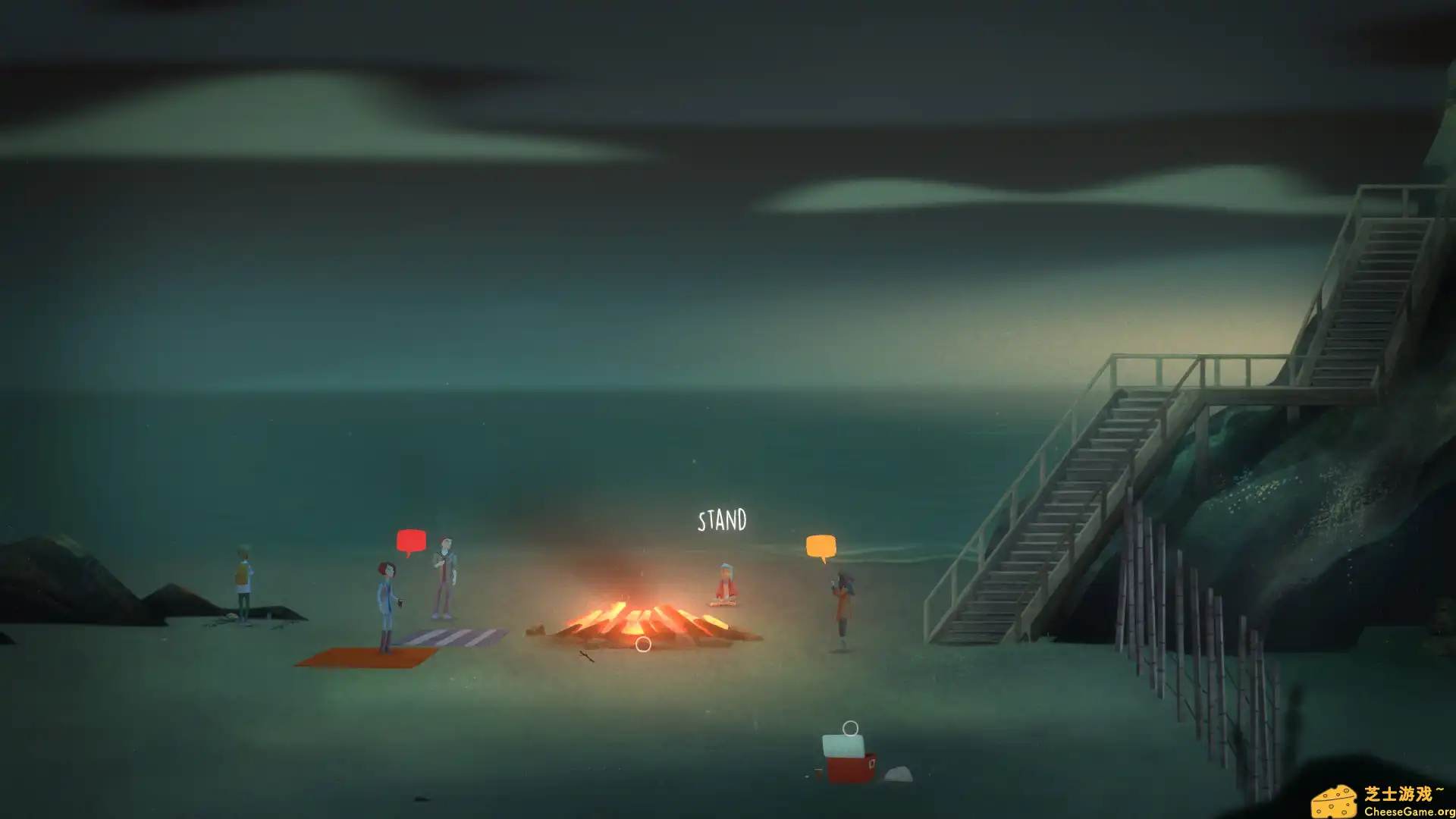Click the red cooler on the beach
The image size is (1456, 819).
(847, 766)
